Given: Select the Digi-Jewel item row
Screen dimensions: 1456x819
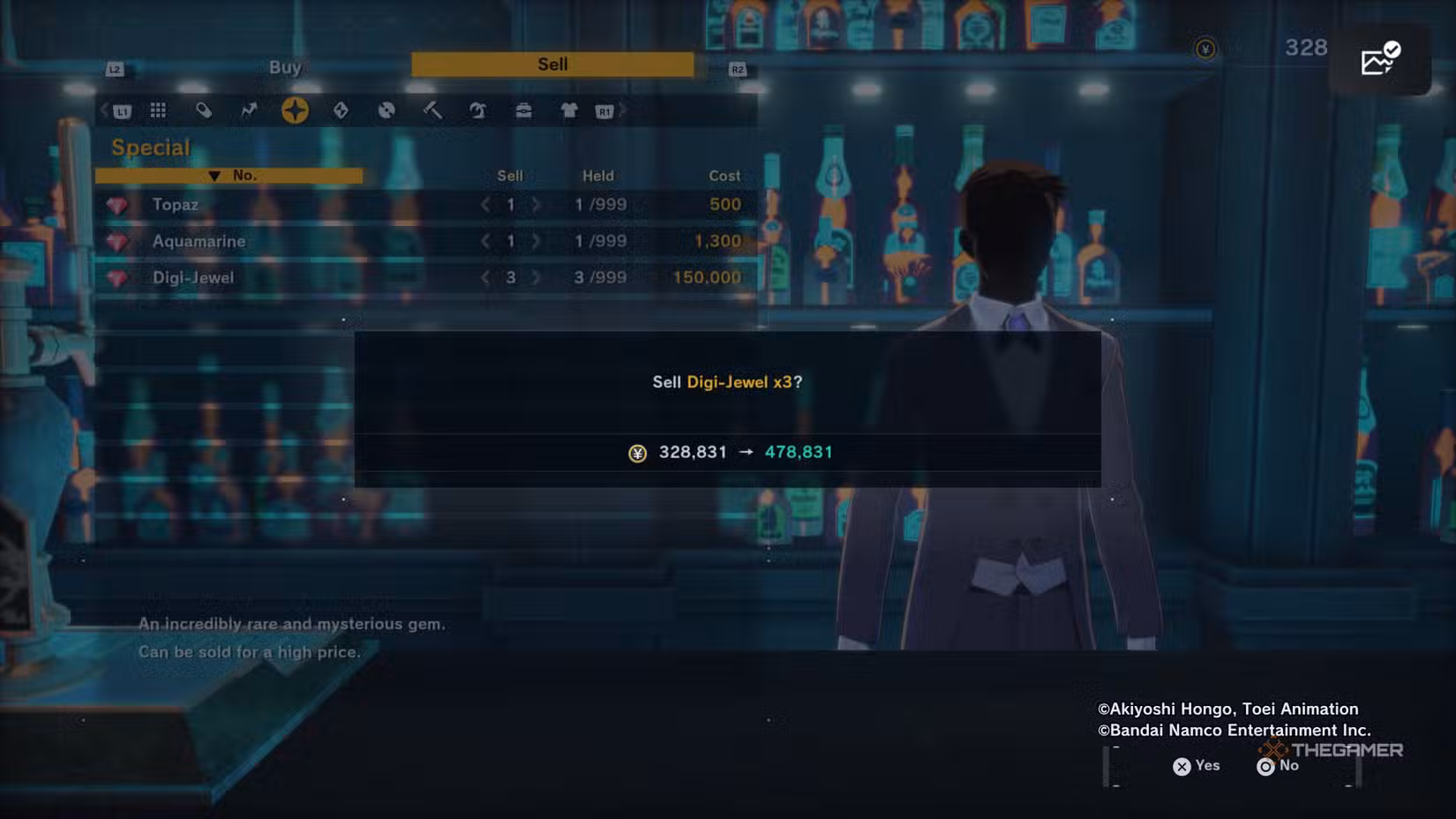Looking at the screenshot, I should click(193, 277).
